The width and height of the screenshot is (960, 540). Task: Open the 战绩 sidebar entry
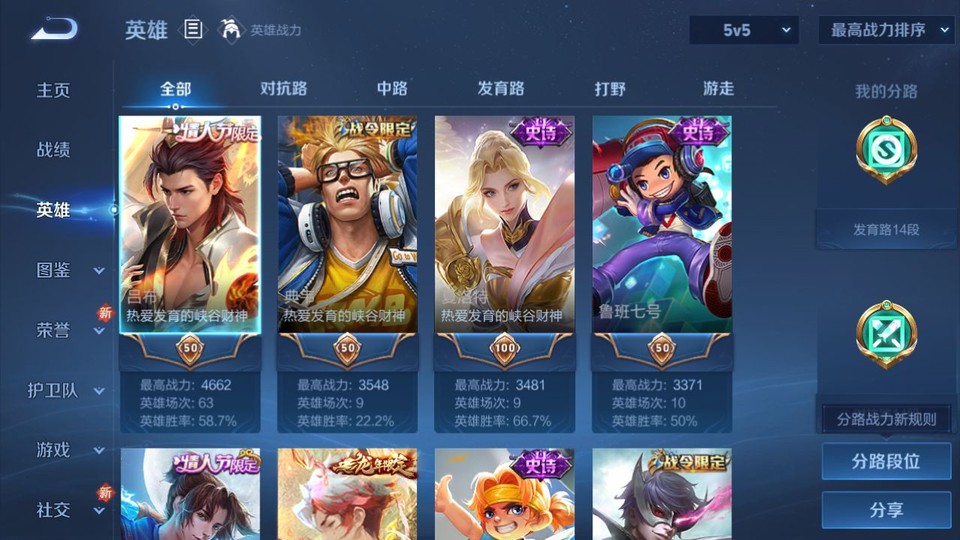pyautogui.click(x=54, y=150)
